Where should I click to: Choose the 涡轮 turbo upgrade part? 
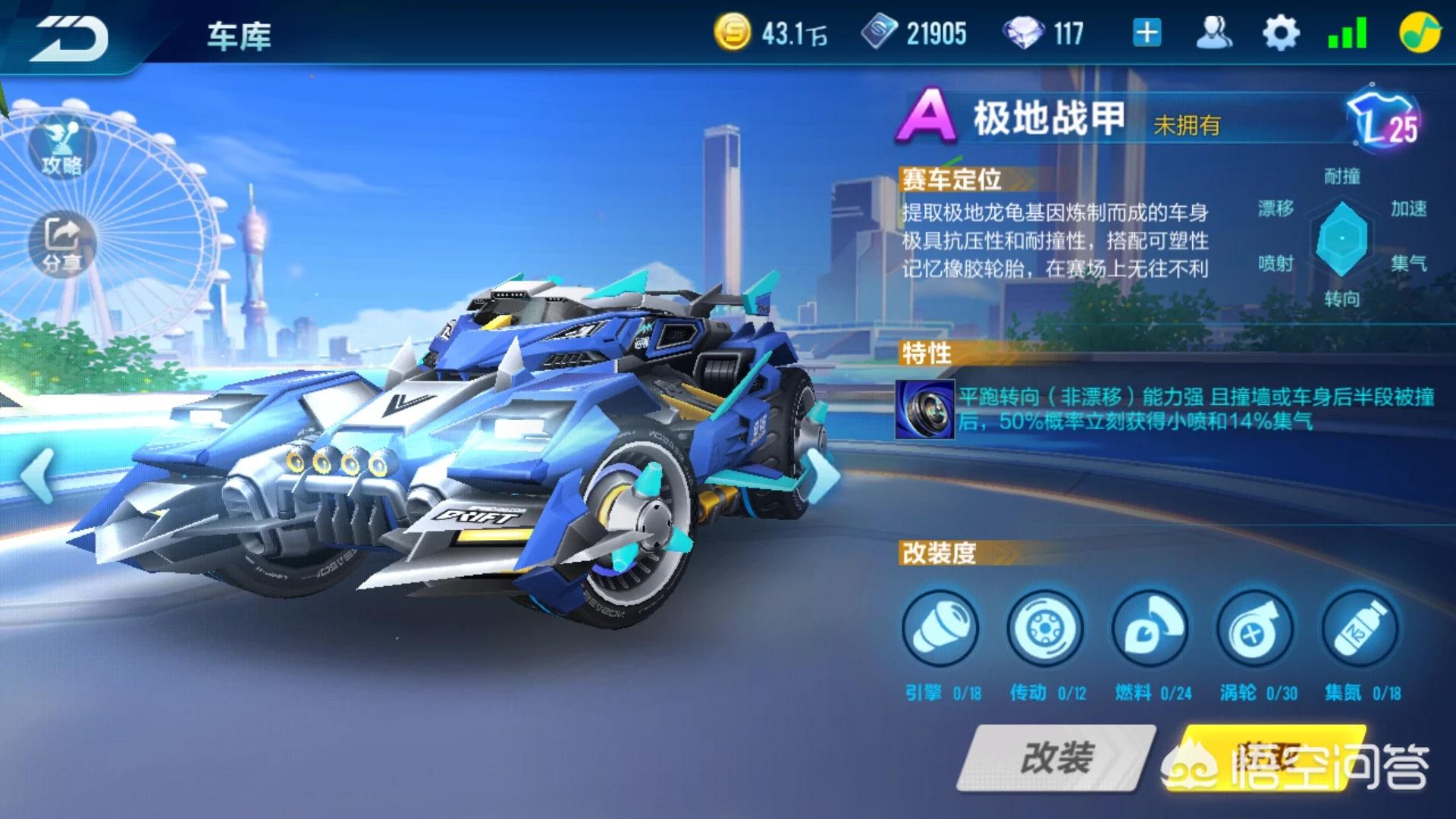1255,629
